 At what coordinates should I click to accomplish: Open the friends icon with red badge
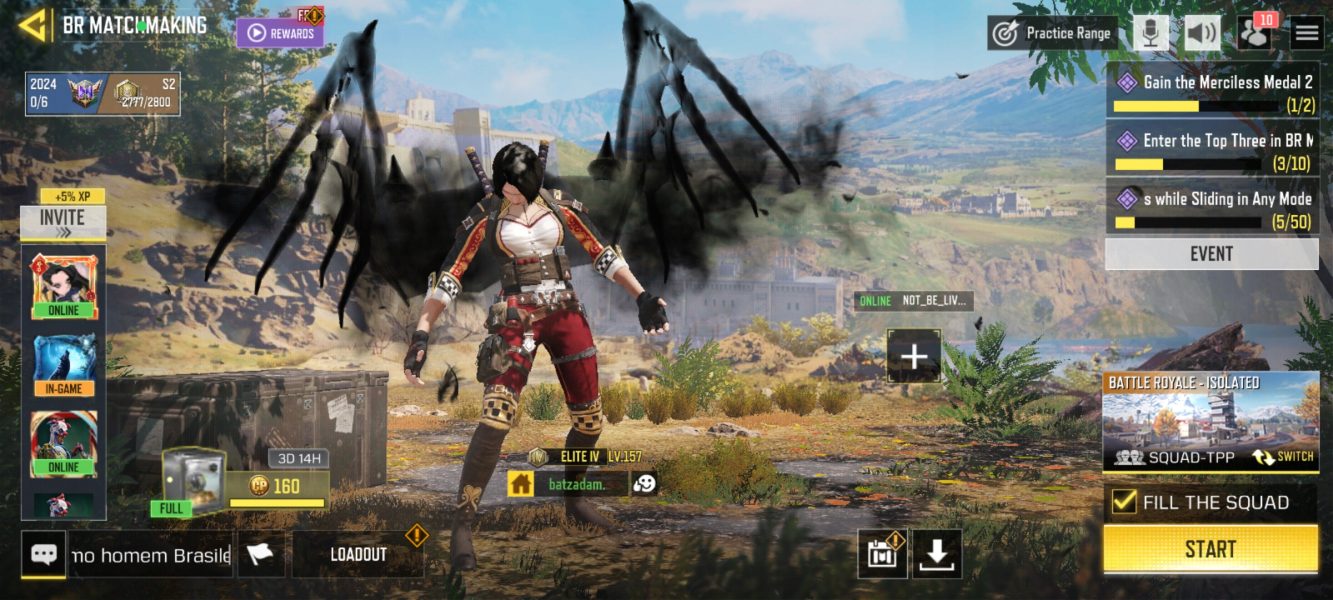1254,33
